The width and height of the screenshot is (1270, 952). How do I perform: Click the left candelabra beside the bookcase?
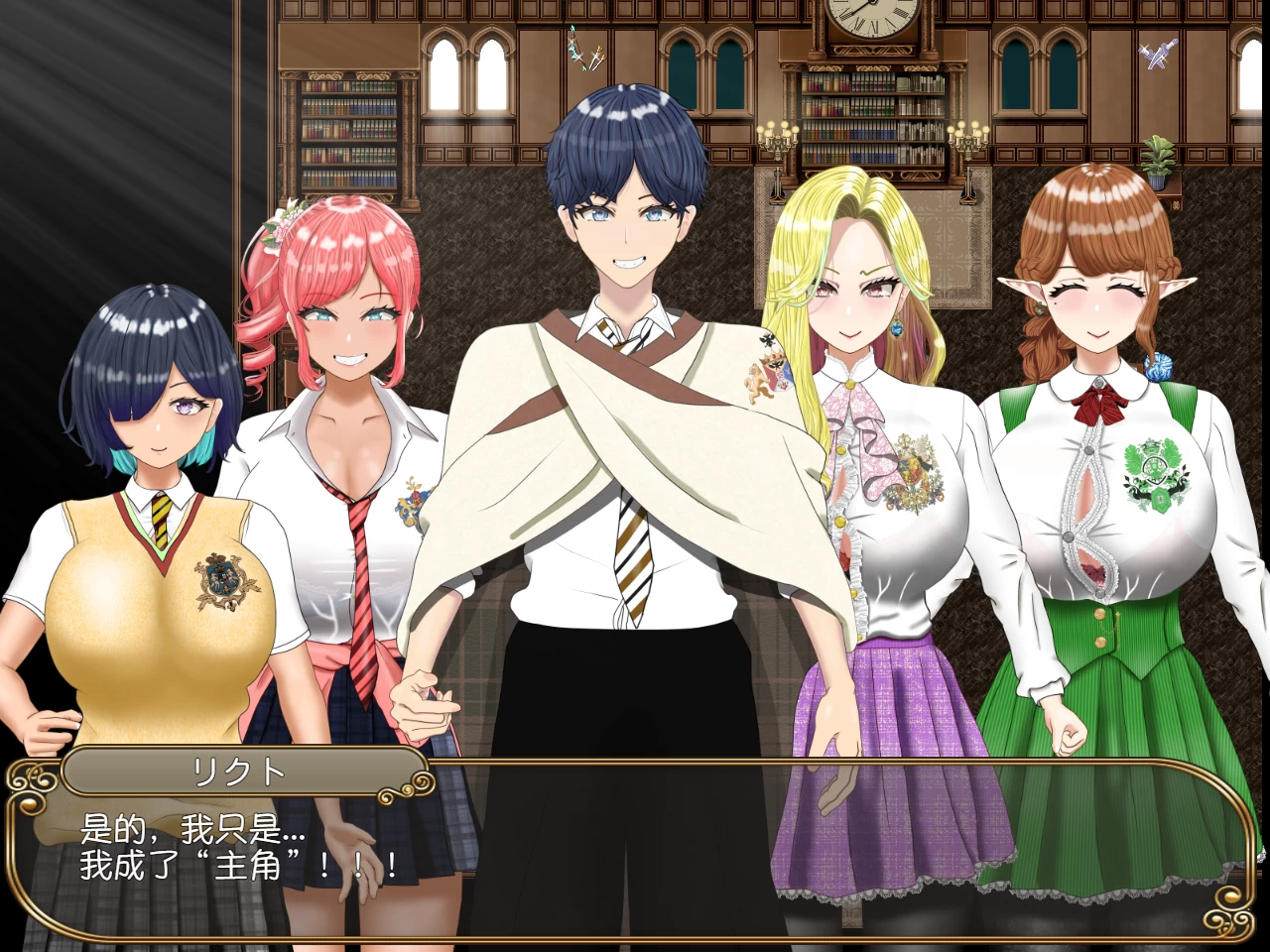click(x=777, y=139)
